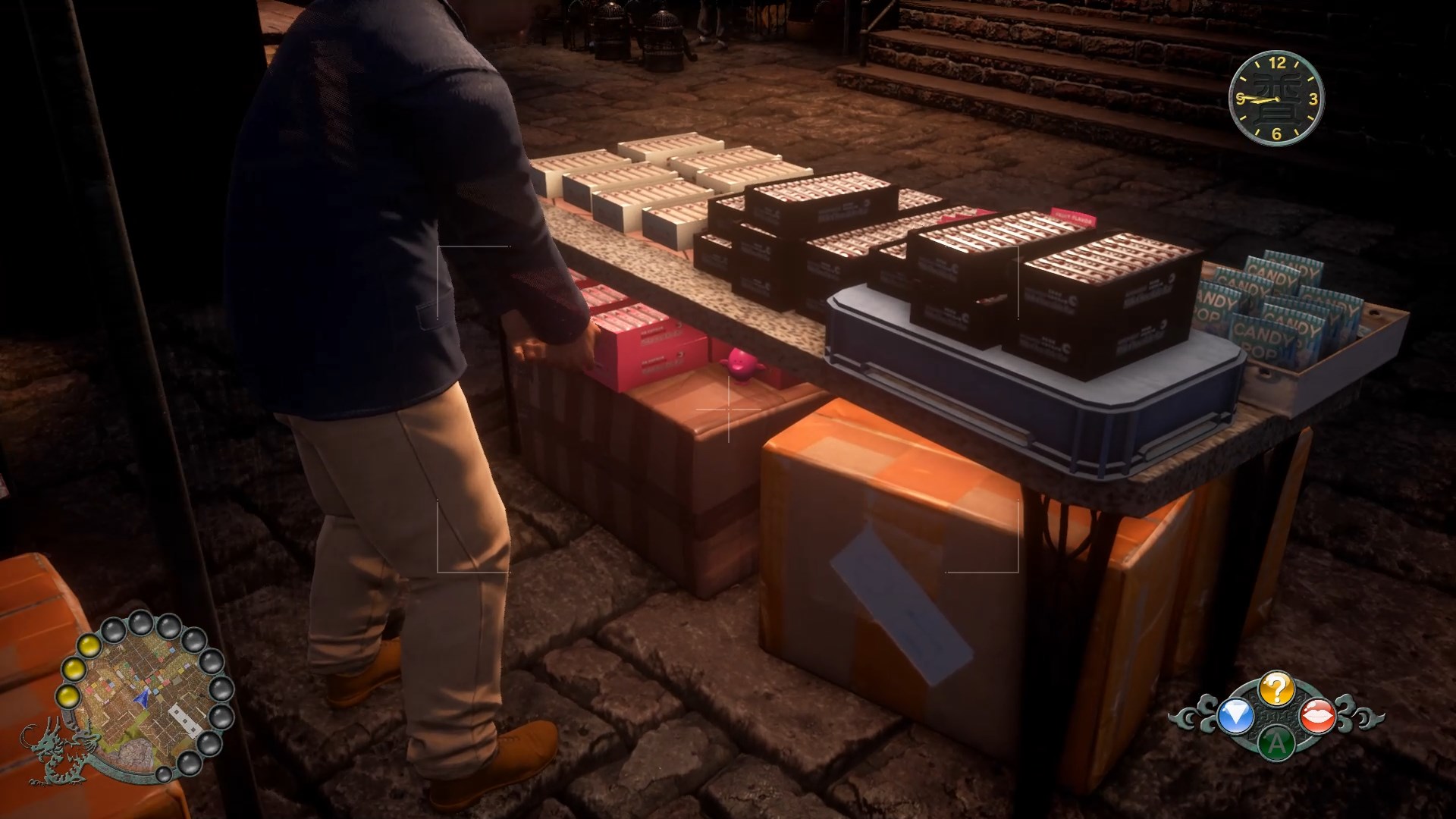Click the circular town minimap

[x=143, y=698]
